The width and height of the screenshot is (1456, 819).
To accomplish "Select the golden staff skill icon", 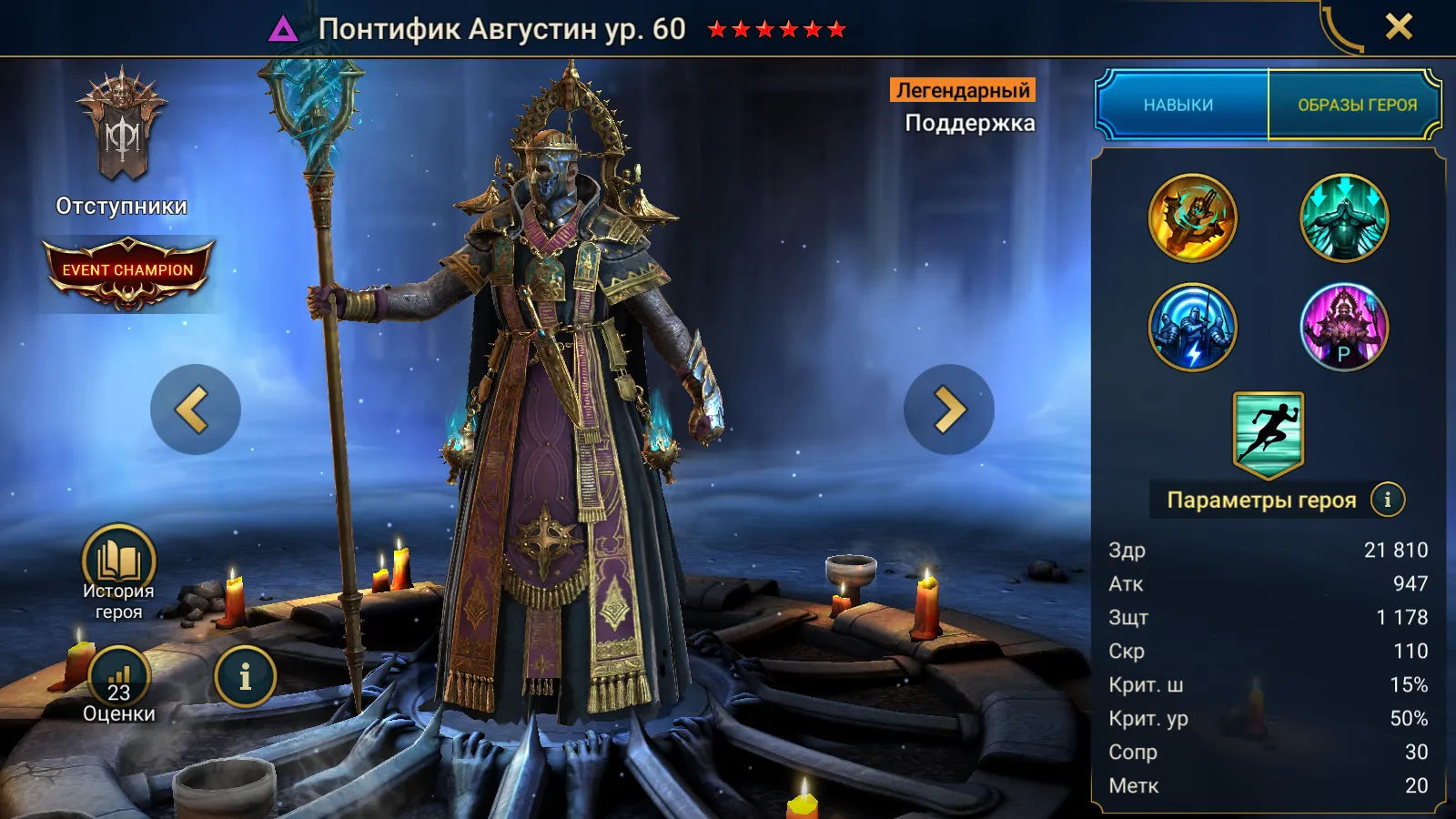I will click(x=1192, y=218).
